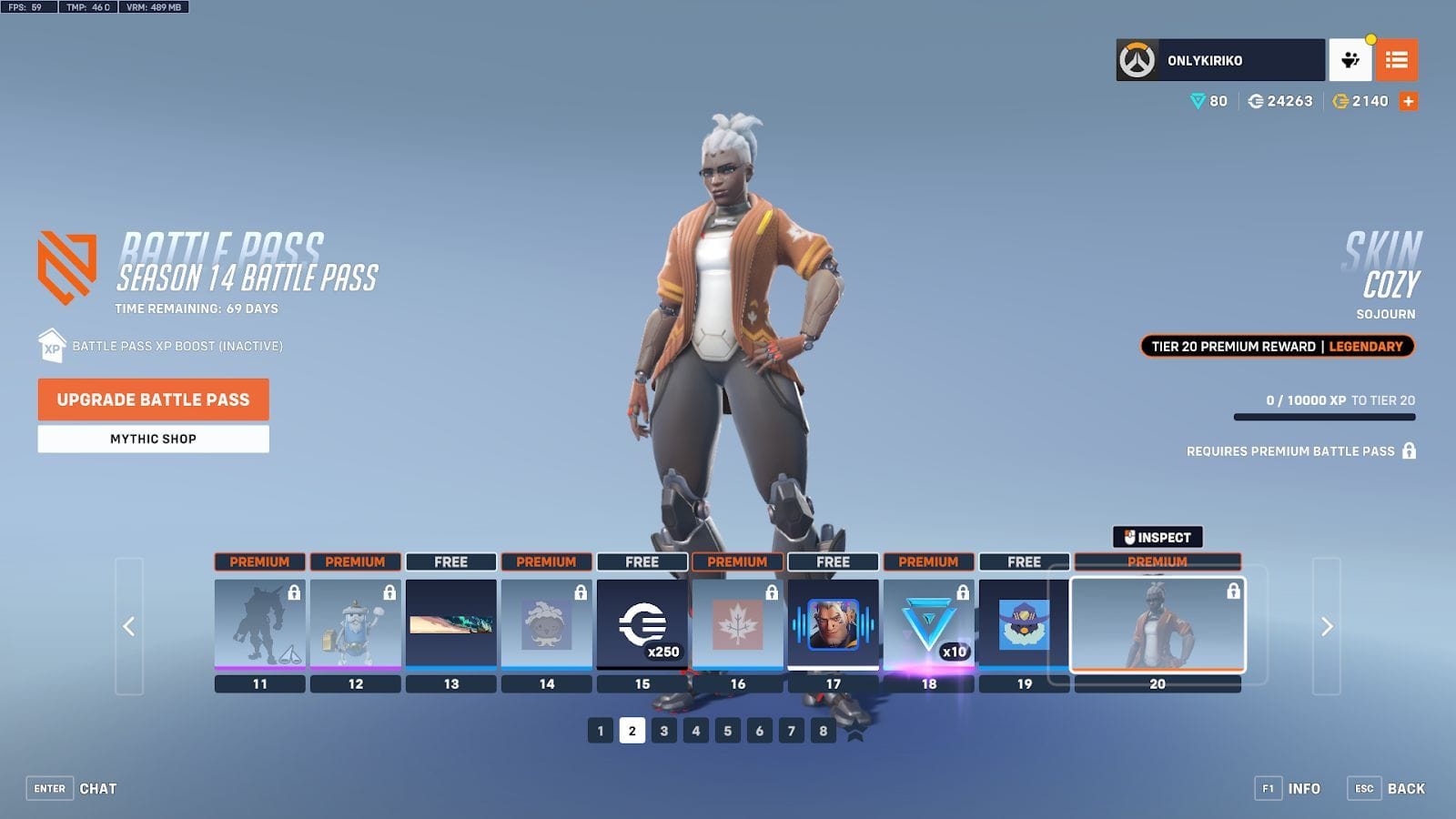The width and height of the screenshot is (1456, 819).
Task: Click the lock beside Requires Premium Battle Pass
Action: click(1409, 450)
